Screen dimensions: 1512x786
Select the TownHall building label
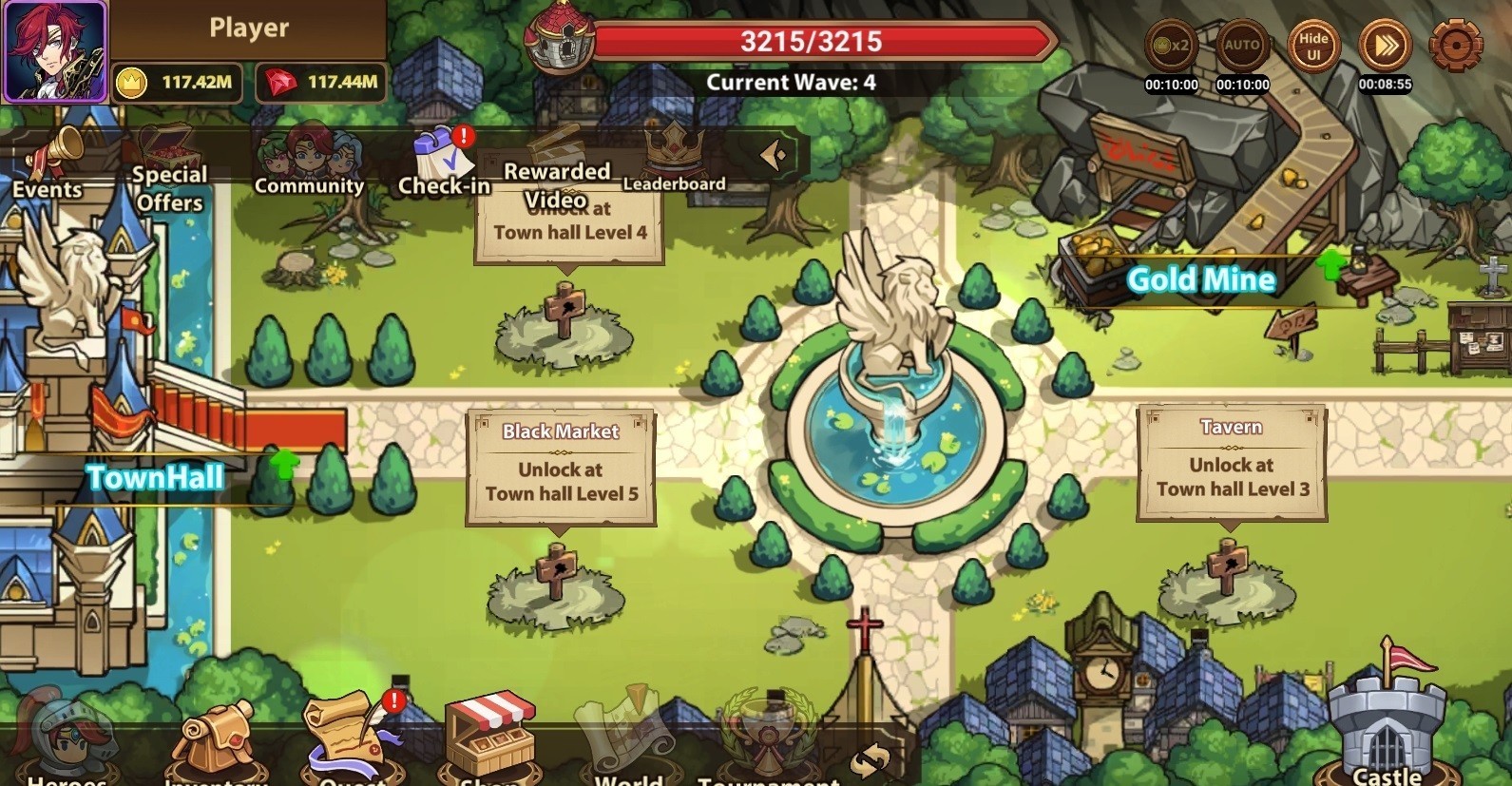(155, 477)
